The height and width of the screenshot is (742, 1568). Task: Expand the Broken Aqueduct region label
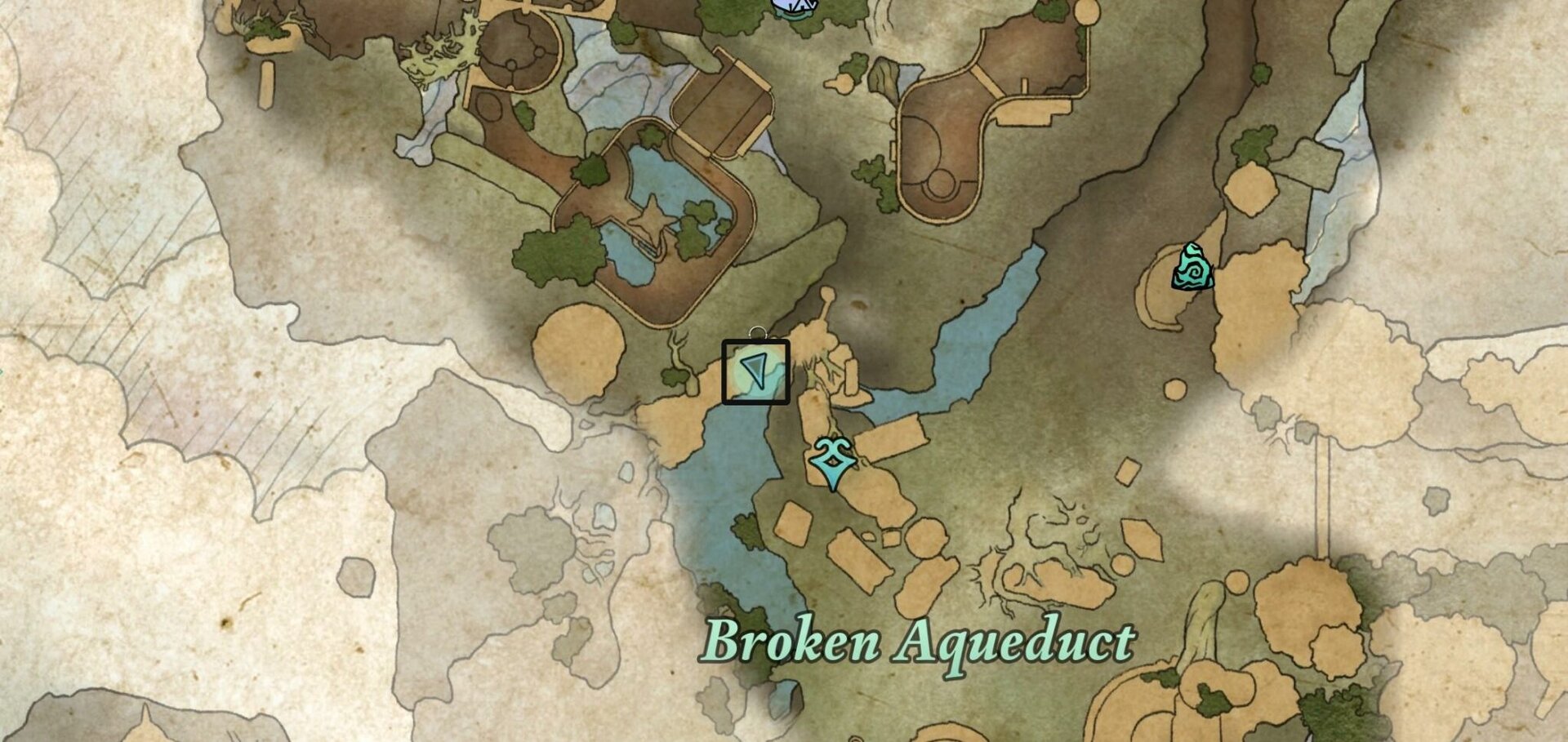click(923, 645)
